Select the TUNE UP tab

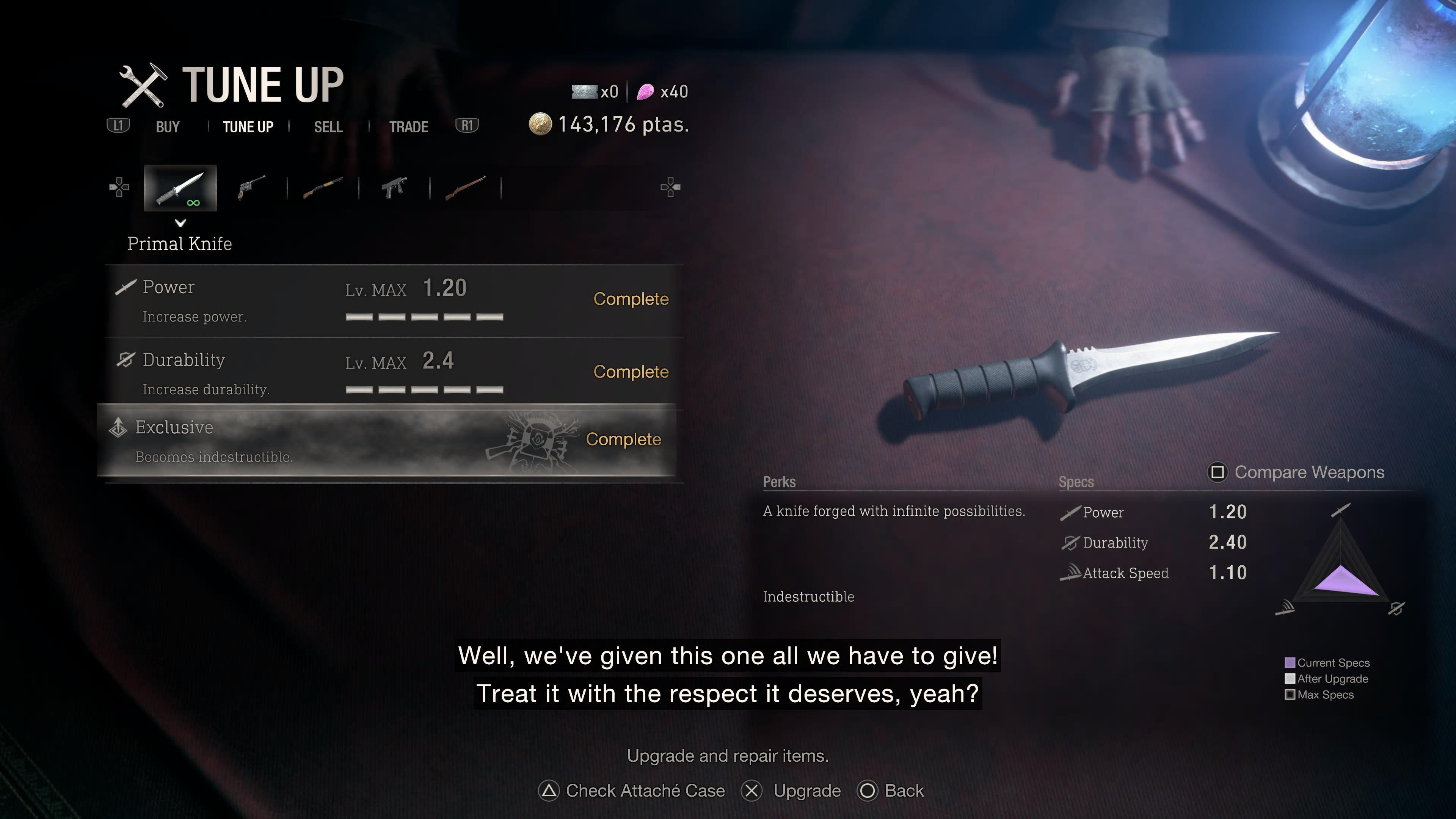pos(248,127)
